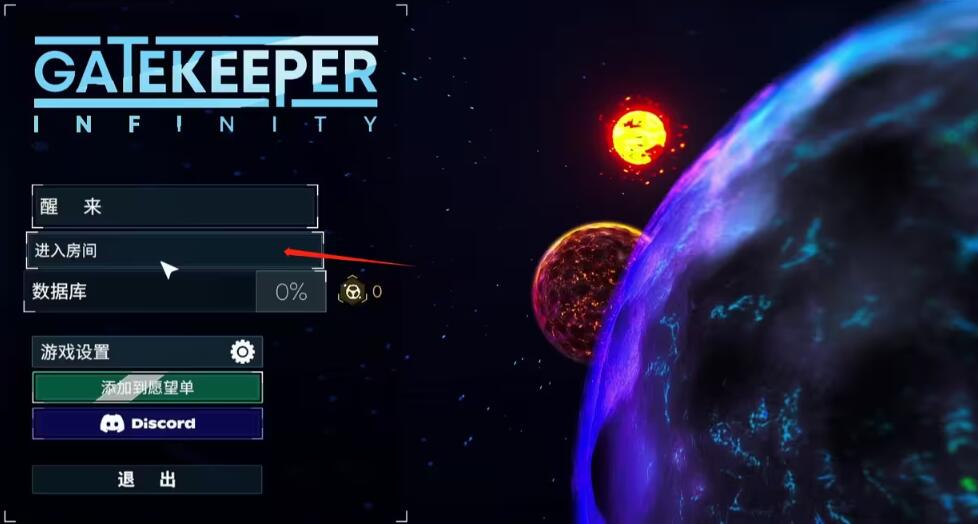Image resolution: width=978 pixels, height=524 pixels.
Task: Start the game with 醒来
Action: point(174,207)
